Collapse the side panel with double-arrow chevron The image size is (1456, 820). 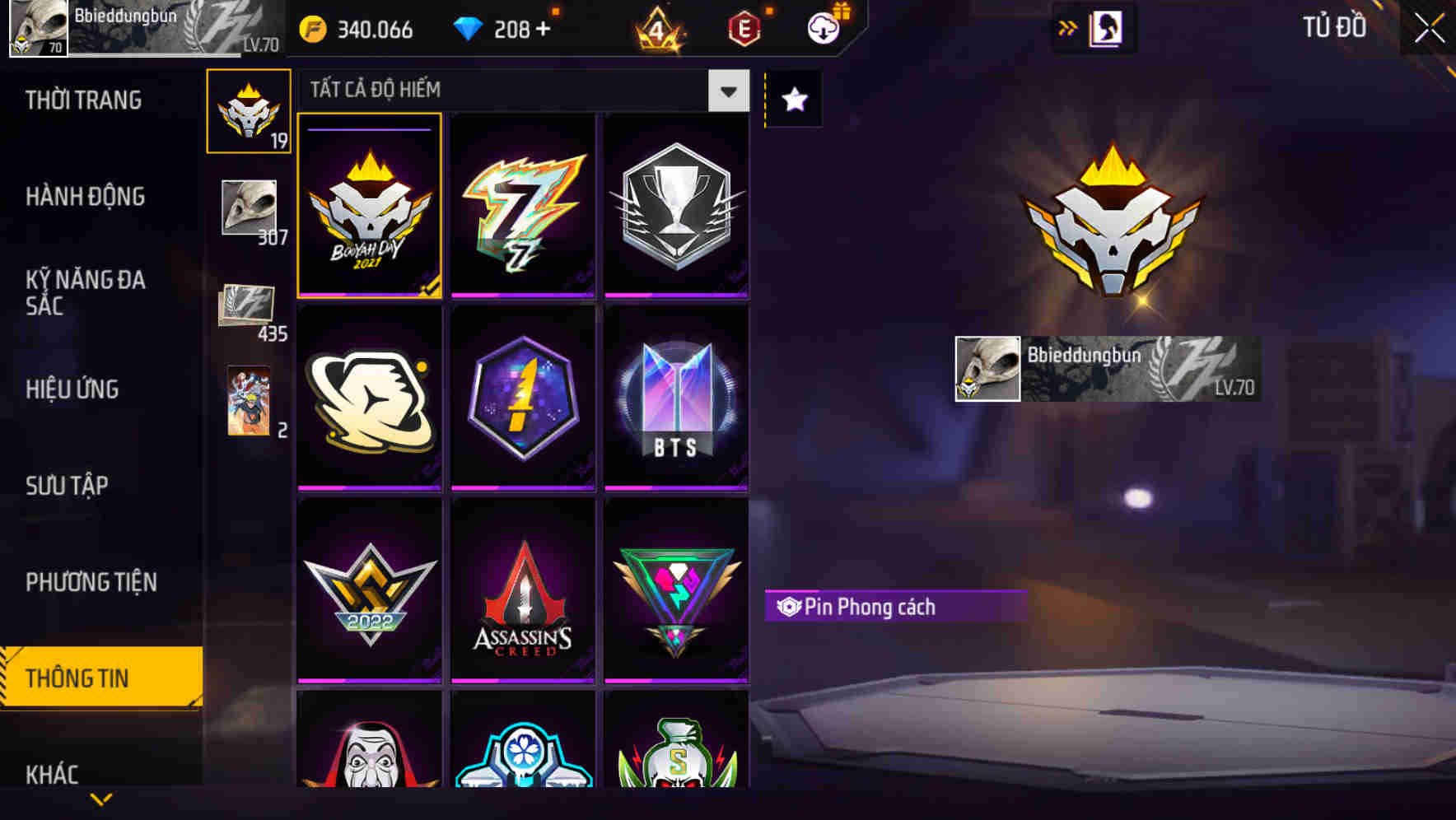pos(1068,26)
